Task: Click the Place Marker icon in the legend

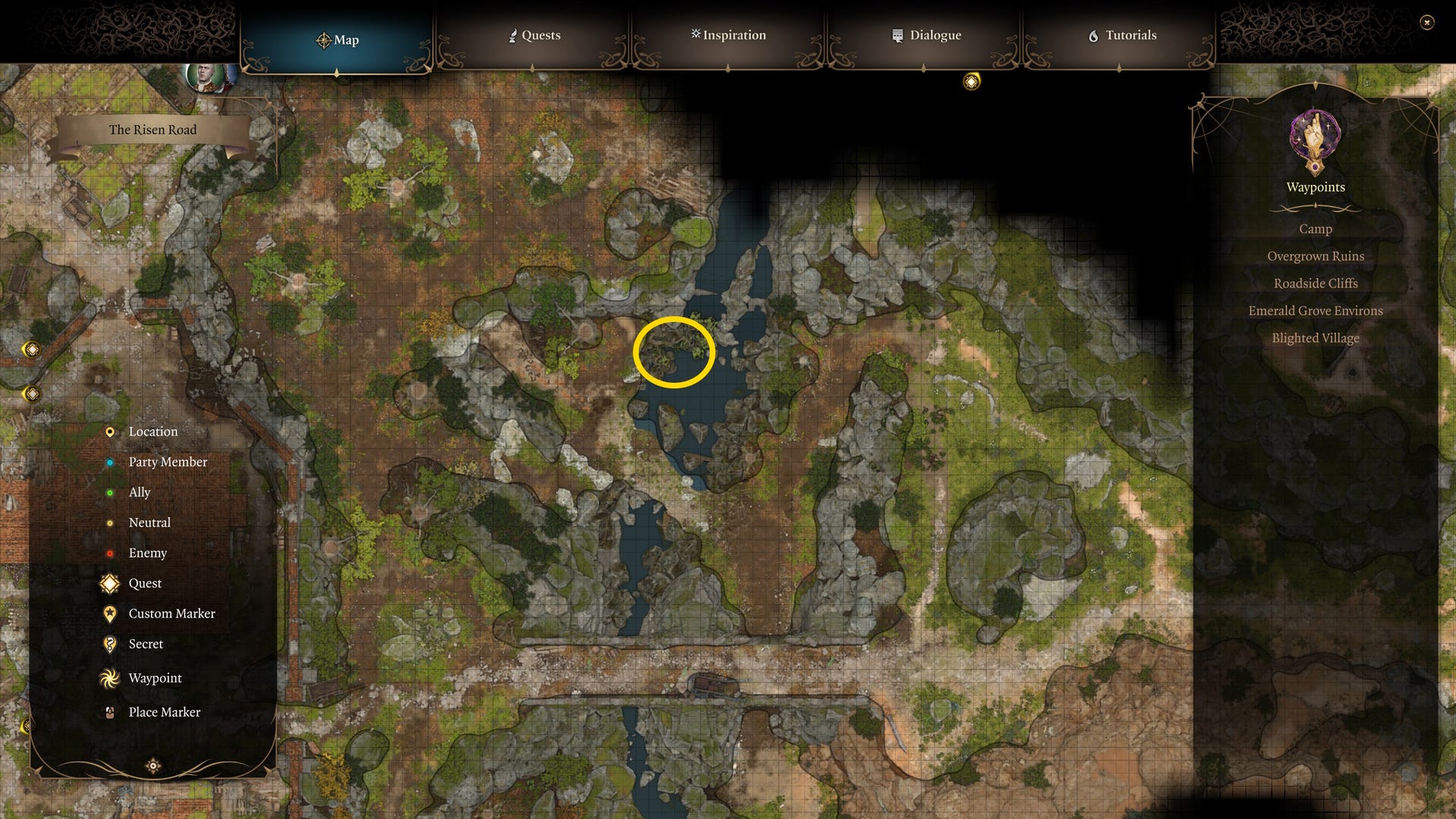Action: 110,712
